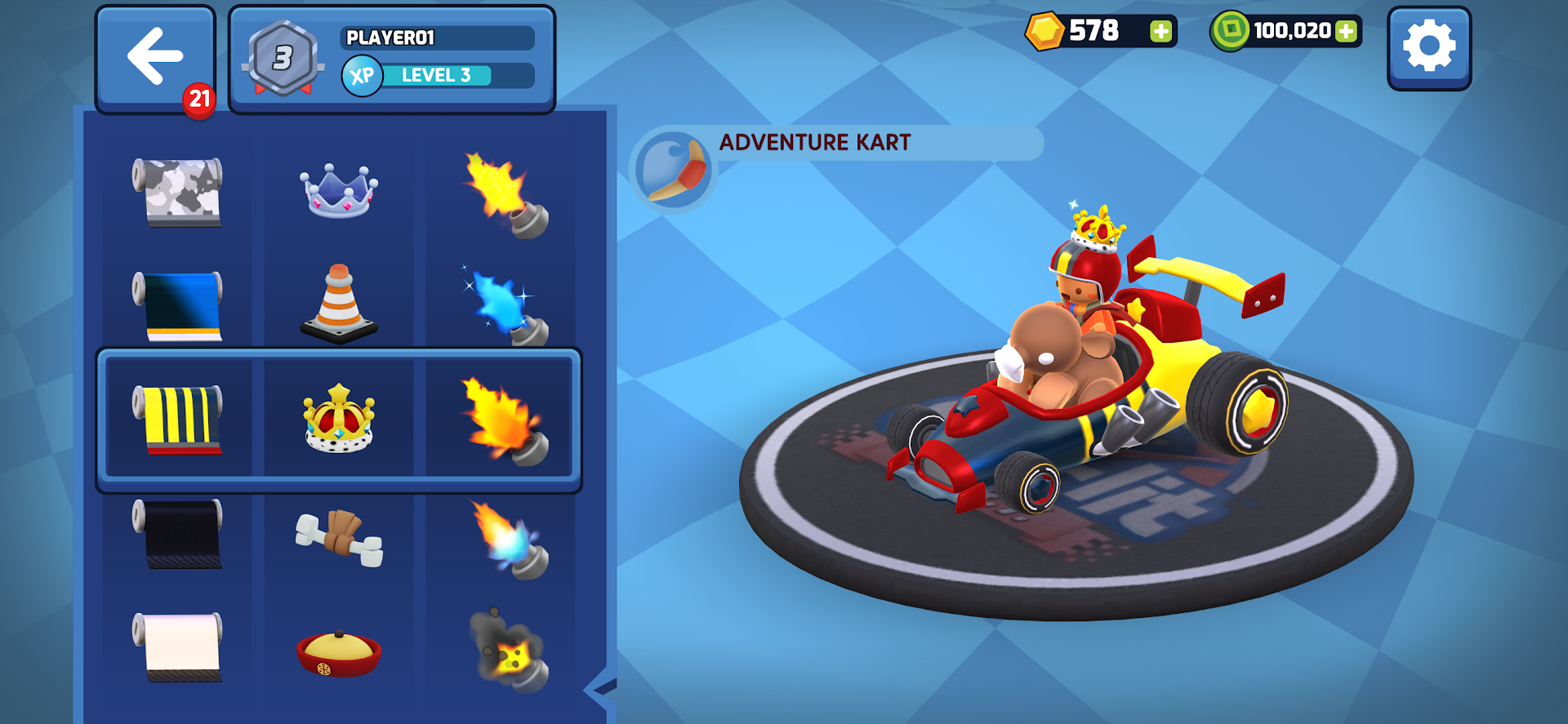Select the camouflage kart wrap
Image resolution: width=1568 pixels, height=724 pixels.
178,192
